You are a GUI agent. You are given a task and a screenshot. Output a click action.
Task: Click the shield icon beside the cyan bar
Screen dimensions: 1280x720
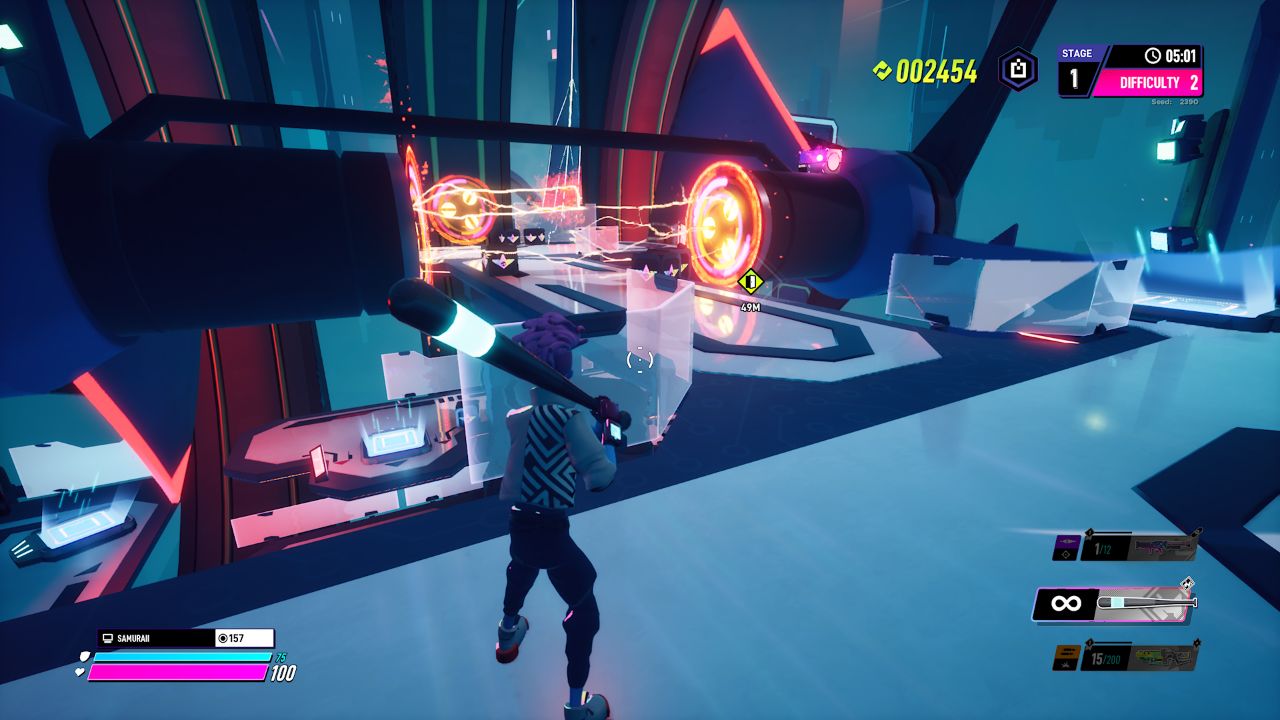[85, 657]
